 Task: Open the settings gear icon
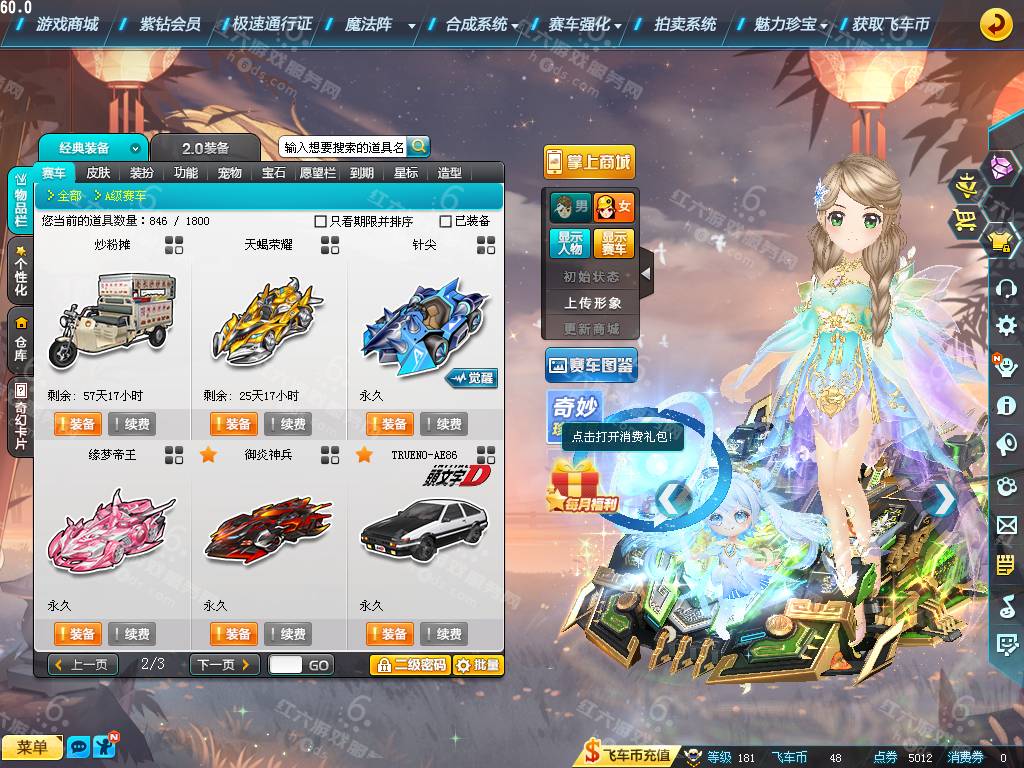tap(1006, 325)
